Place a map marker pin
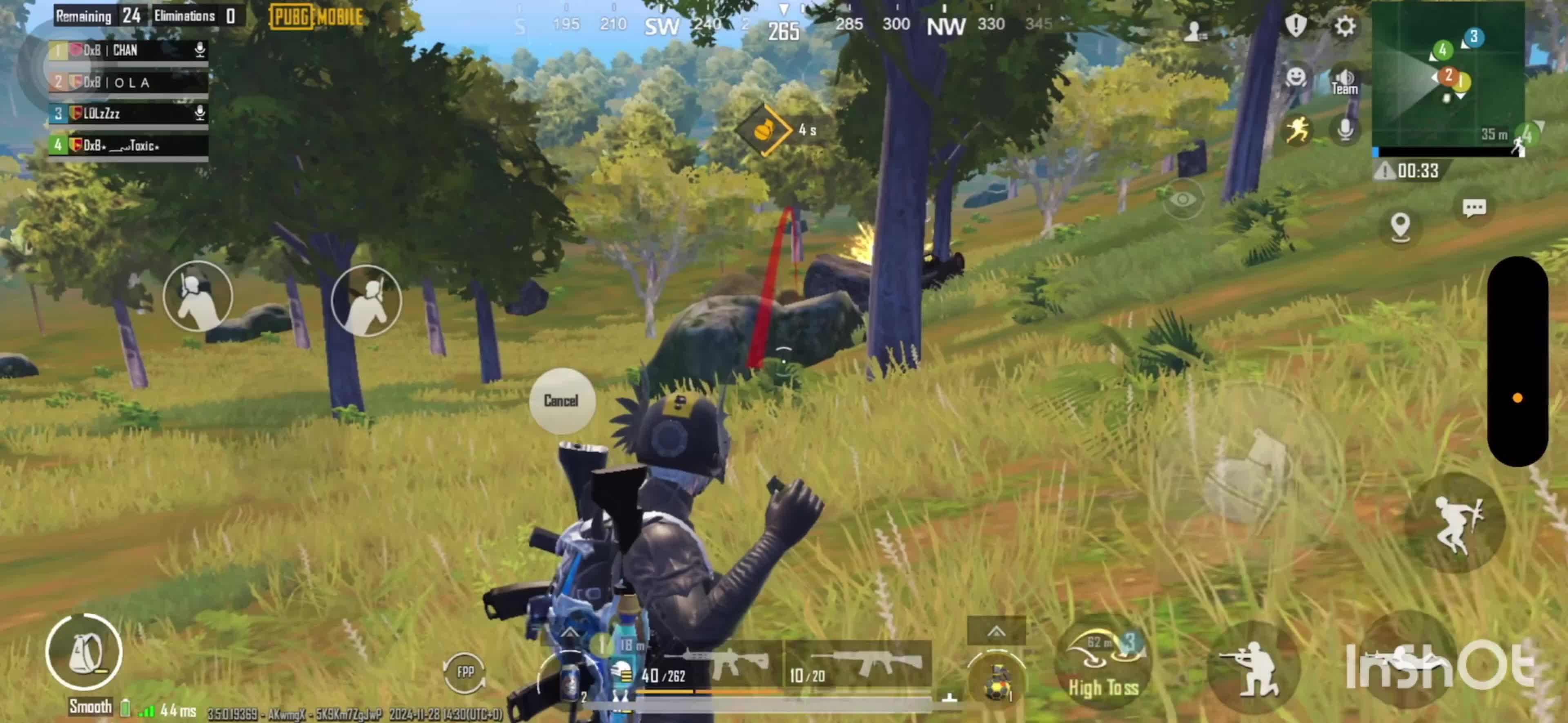Image resolution: width=1568 pixels, height=723 pixels. coord(1401,226)
